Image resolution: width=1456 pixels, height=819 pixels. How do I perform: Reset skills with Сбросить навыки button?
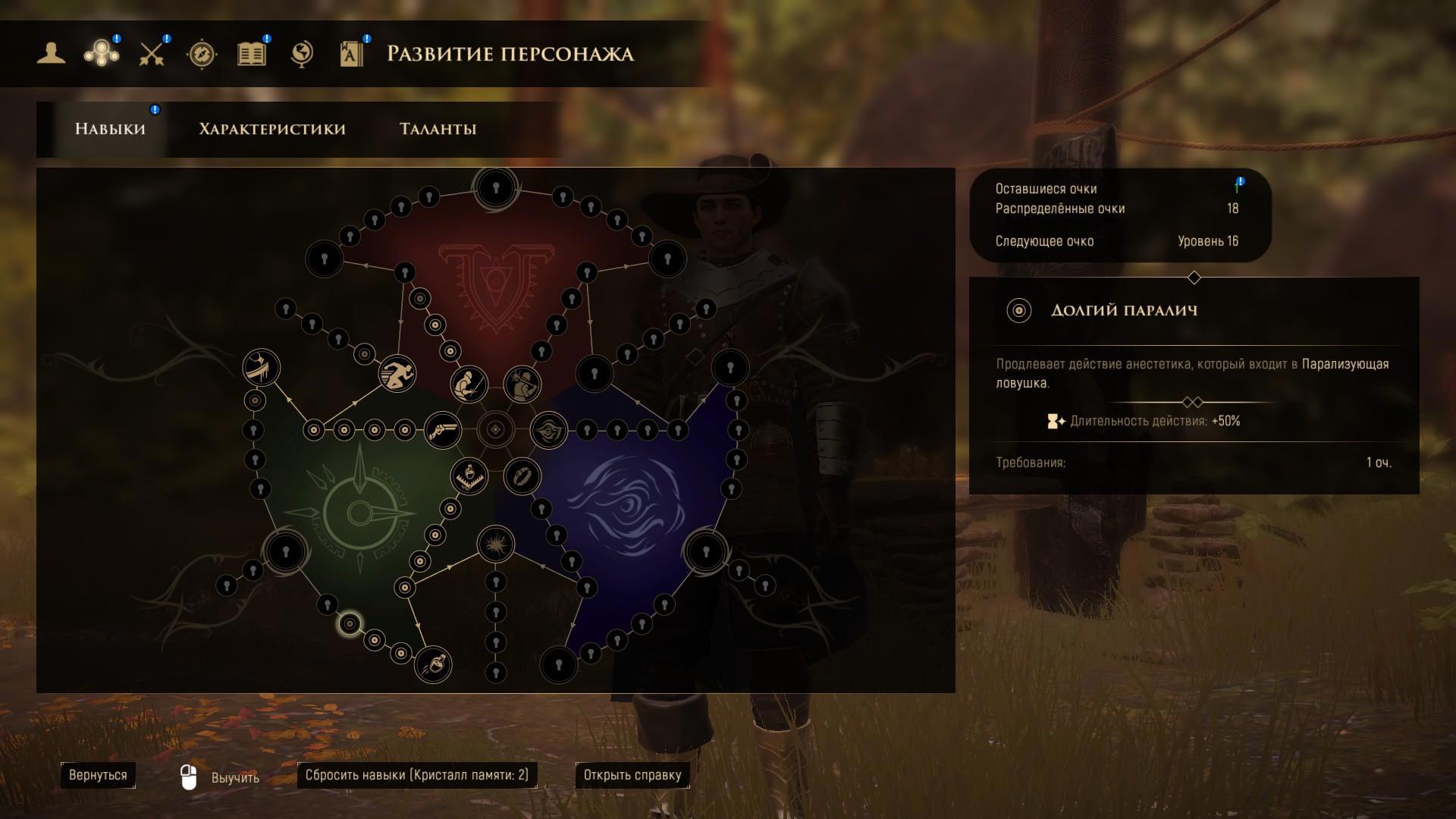click(416, 775)
